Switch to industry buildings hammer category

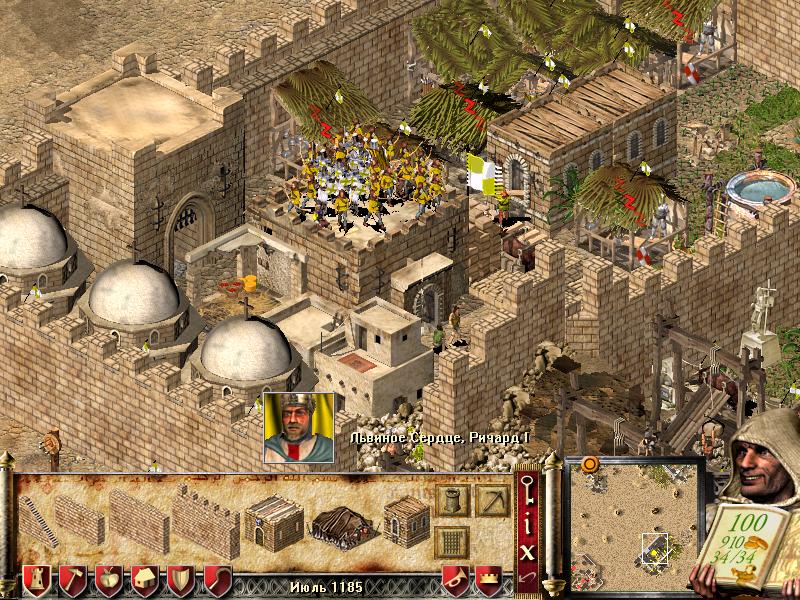pyautogui.click(x=72, y=579)
